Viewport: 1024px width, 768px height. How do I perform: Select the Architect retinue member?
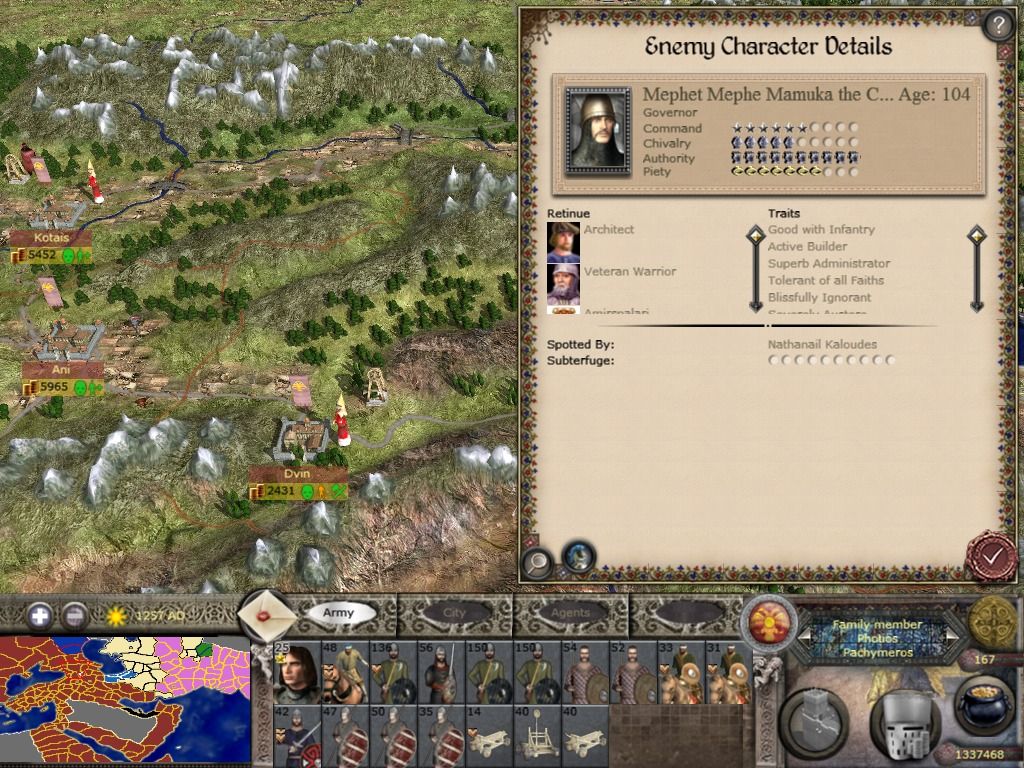(563, 242)
